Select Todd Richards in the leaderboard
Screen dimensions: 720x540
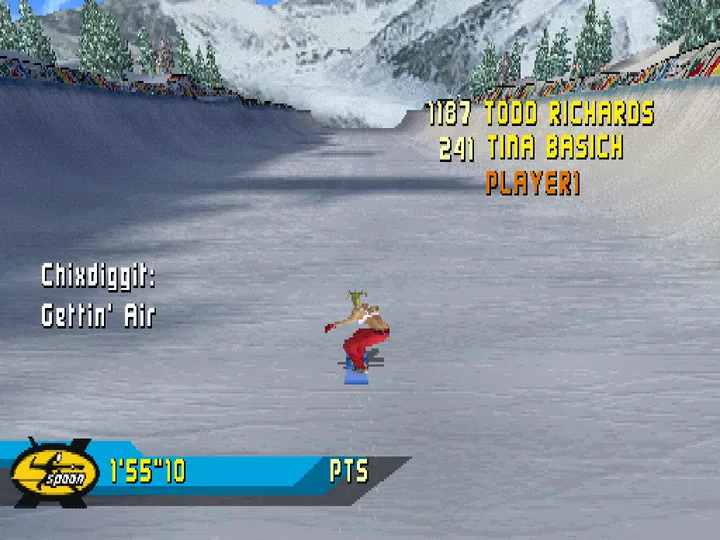coord(569,113)
